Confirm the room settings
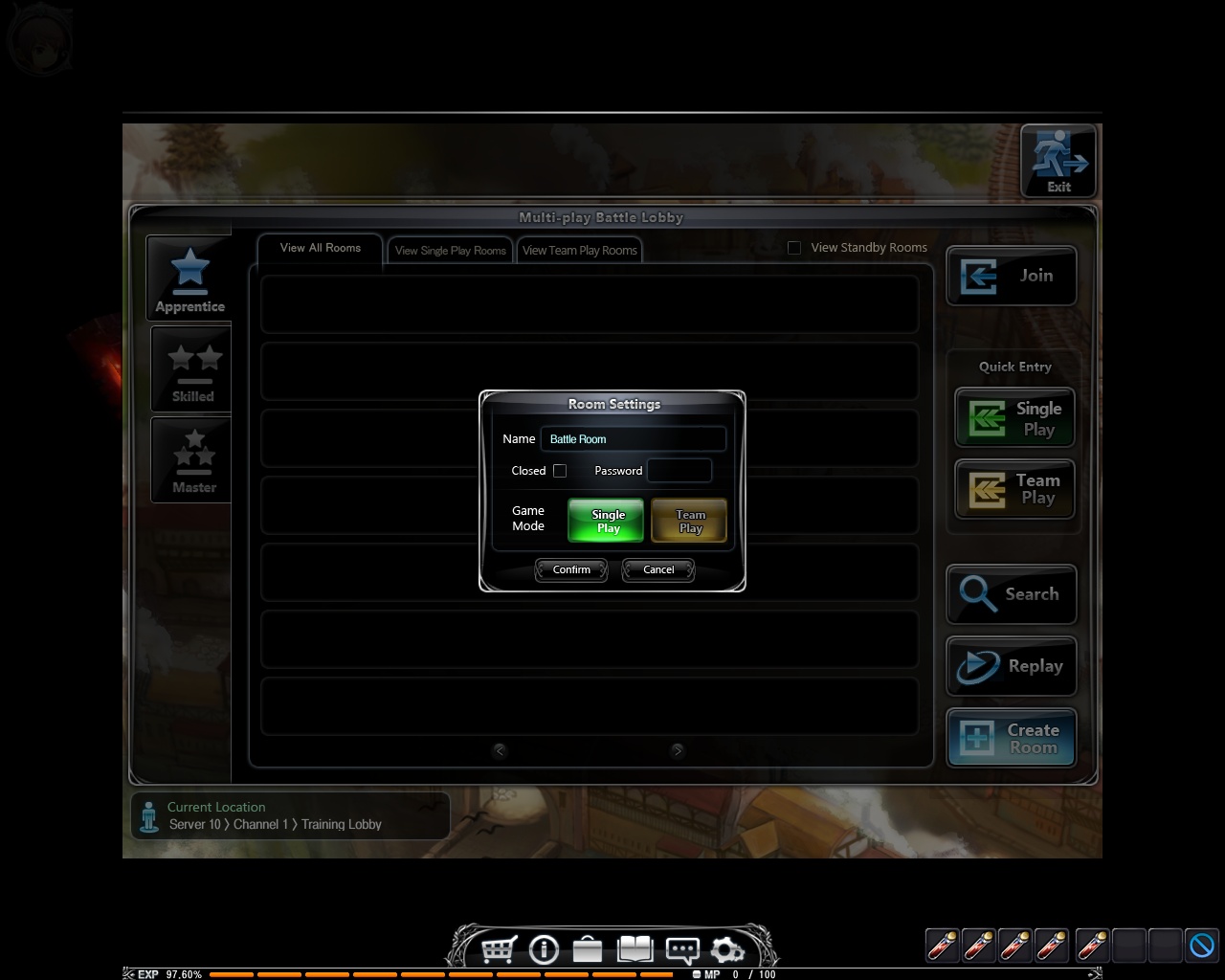Image resolution: width=1225 pixels, height=980 pixels. (x=571, y=569)
